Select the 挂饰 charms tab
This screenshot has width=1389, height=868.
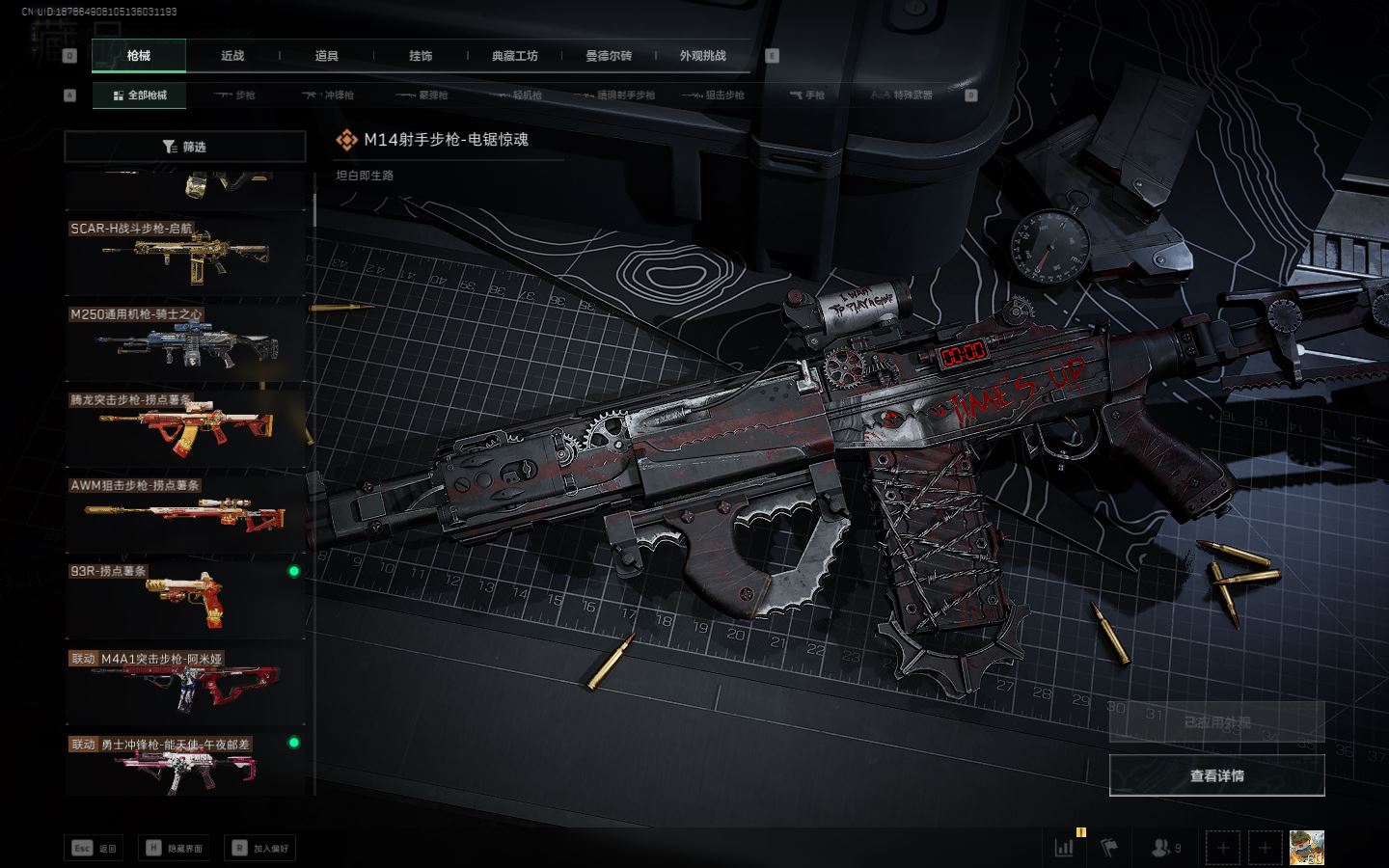pyautogui.click(x=421, y=56)
